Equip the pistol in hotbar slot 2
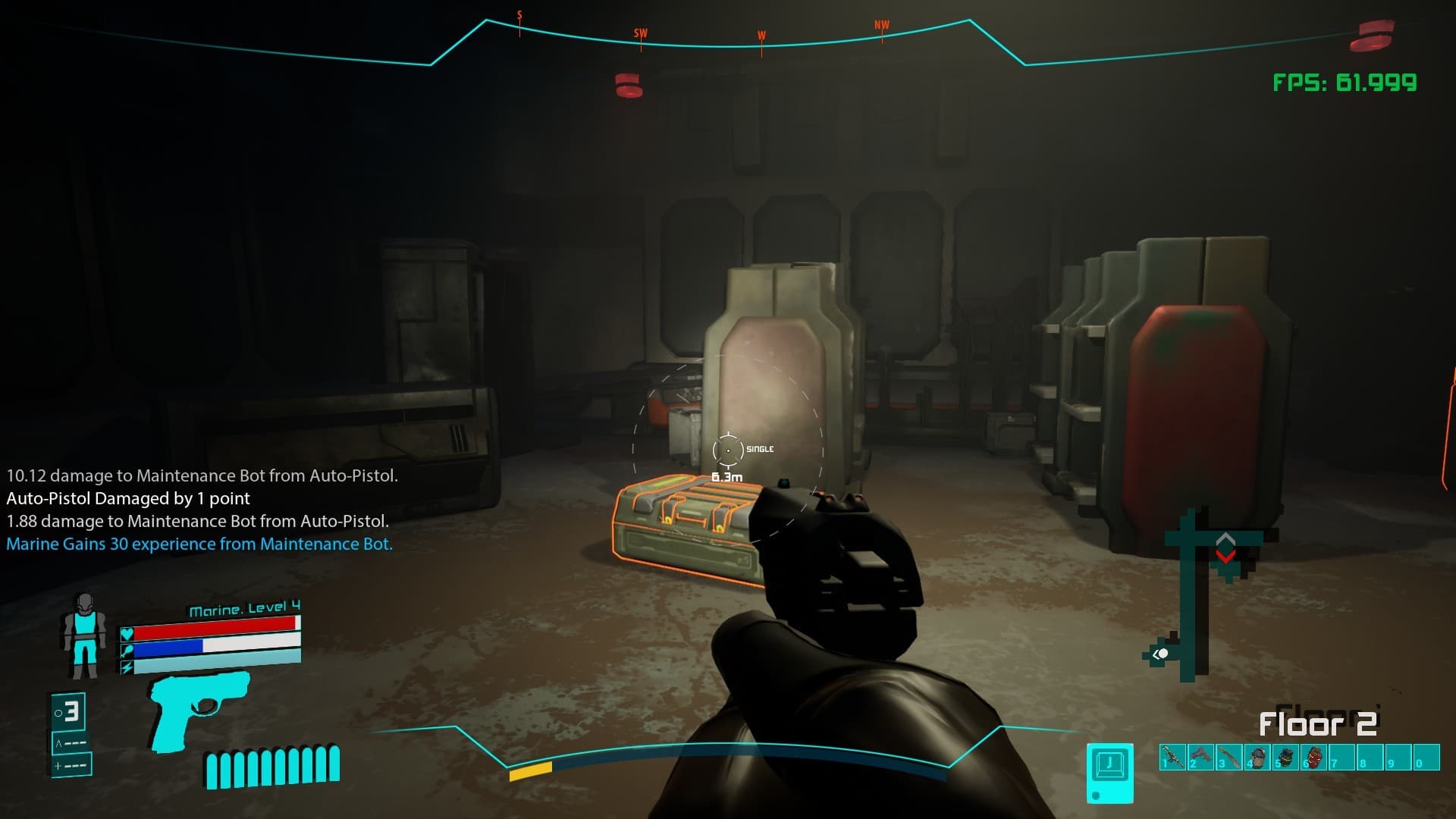The image size is (1456, 819). point(1201,757)
